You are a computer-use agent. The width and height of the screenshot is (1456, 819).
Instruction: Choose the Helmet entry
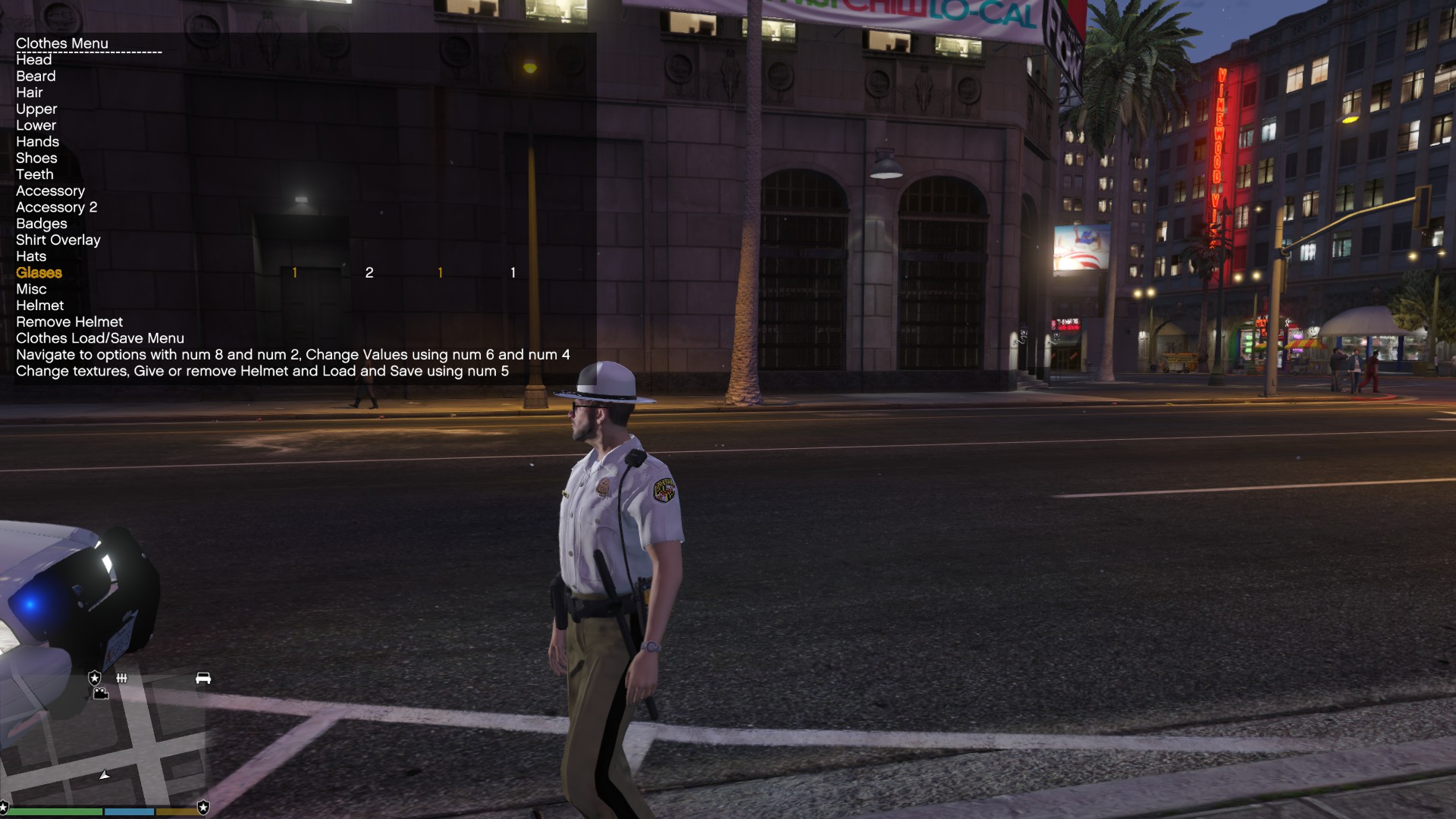(40, 306)
